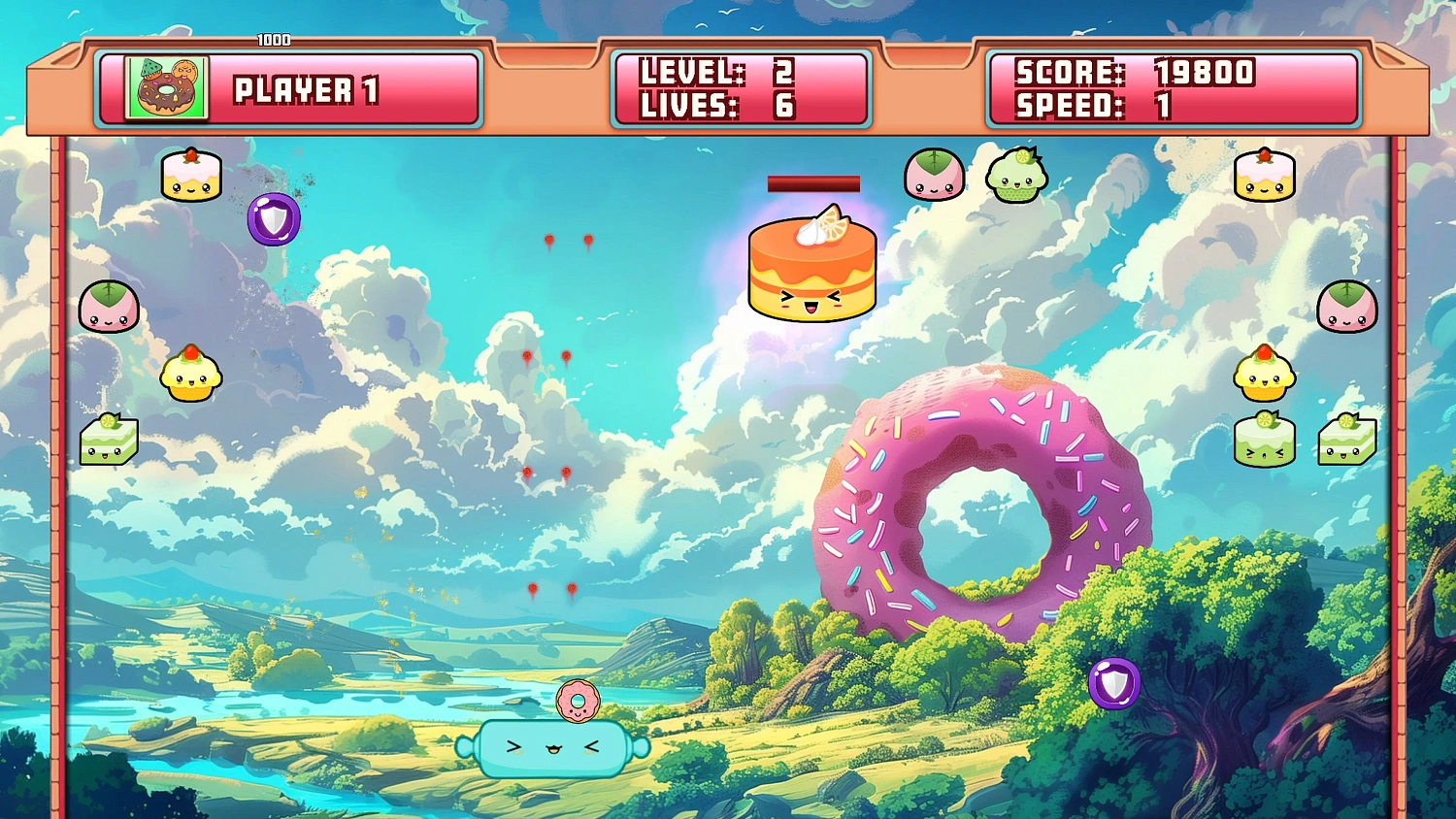Select the pink mochi character on the left side
1456x819 pixels.
109,309
